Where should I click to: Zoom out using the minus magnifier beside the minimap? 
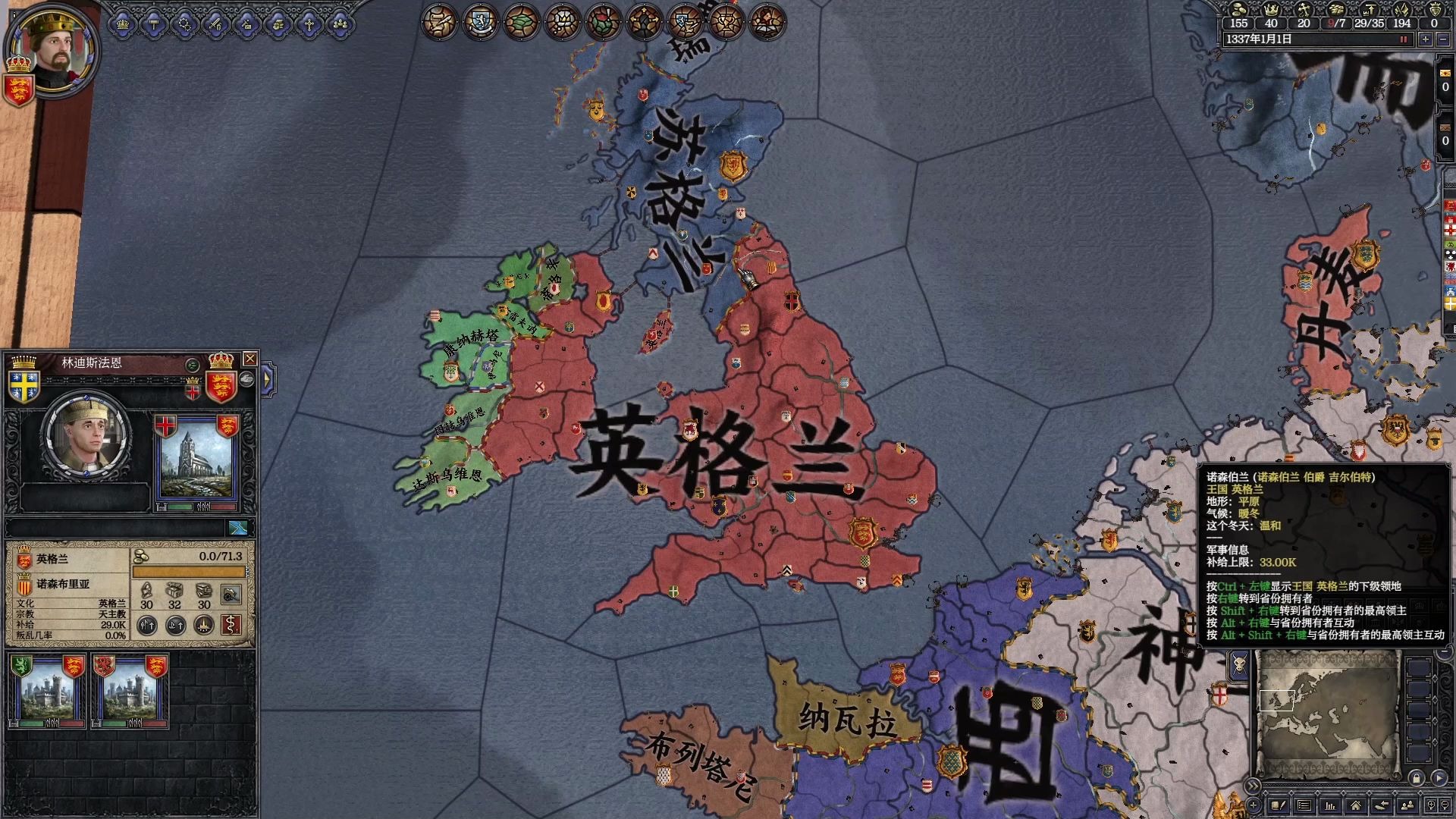pyautogui.click(x=1445, y=806)
